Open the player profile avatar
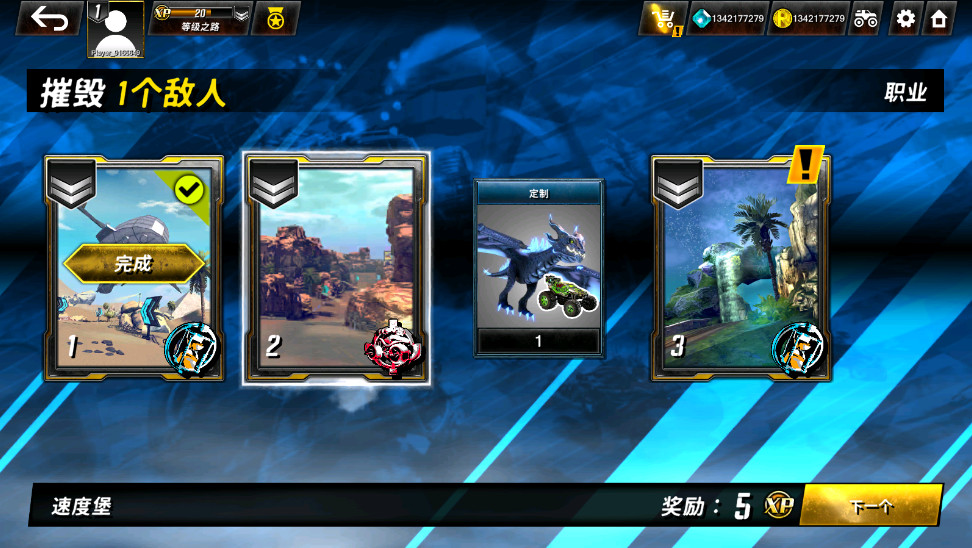The image size is (972, 548). (x=116, y=28)
